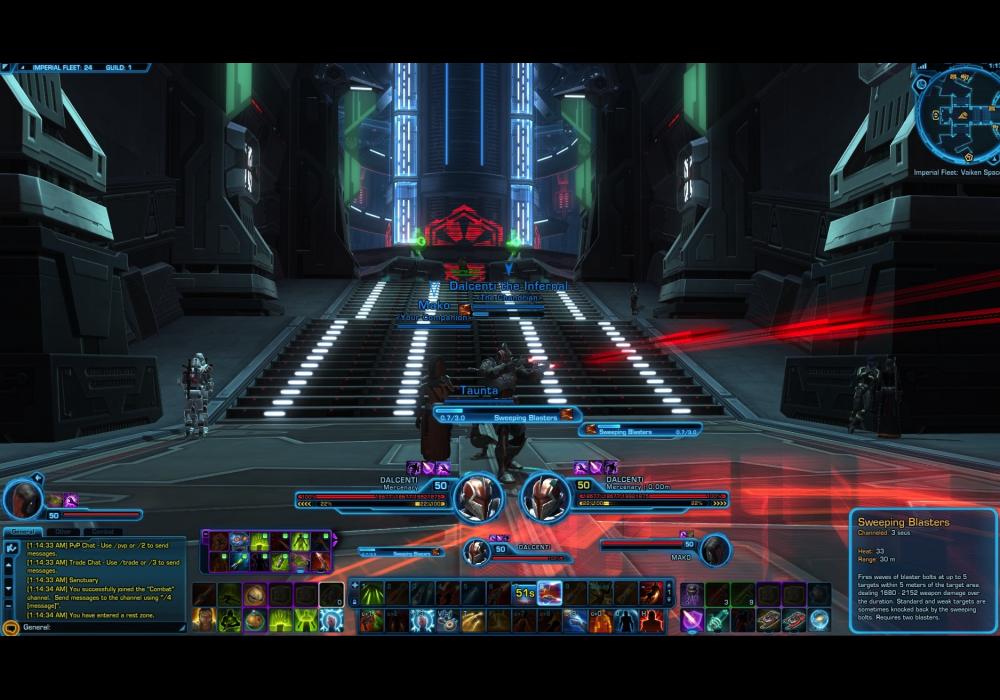Click the player portrait on the left
Viewport: 1000px width, 700px height.
(x=23, y=499)
